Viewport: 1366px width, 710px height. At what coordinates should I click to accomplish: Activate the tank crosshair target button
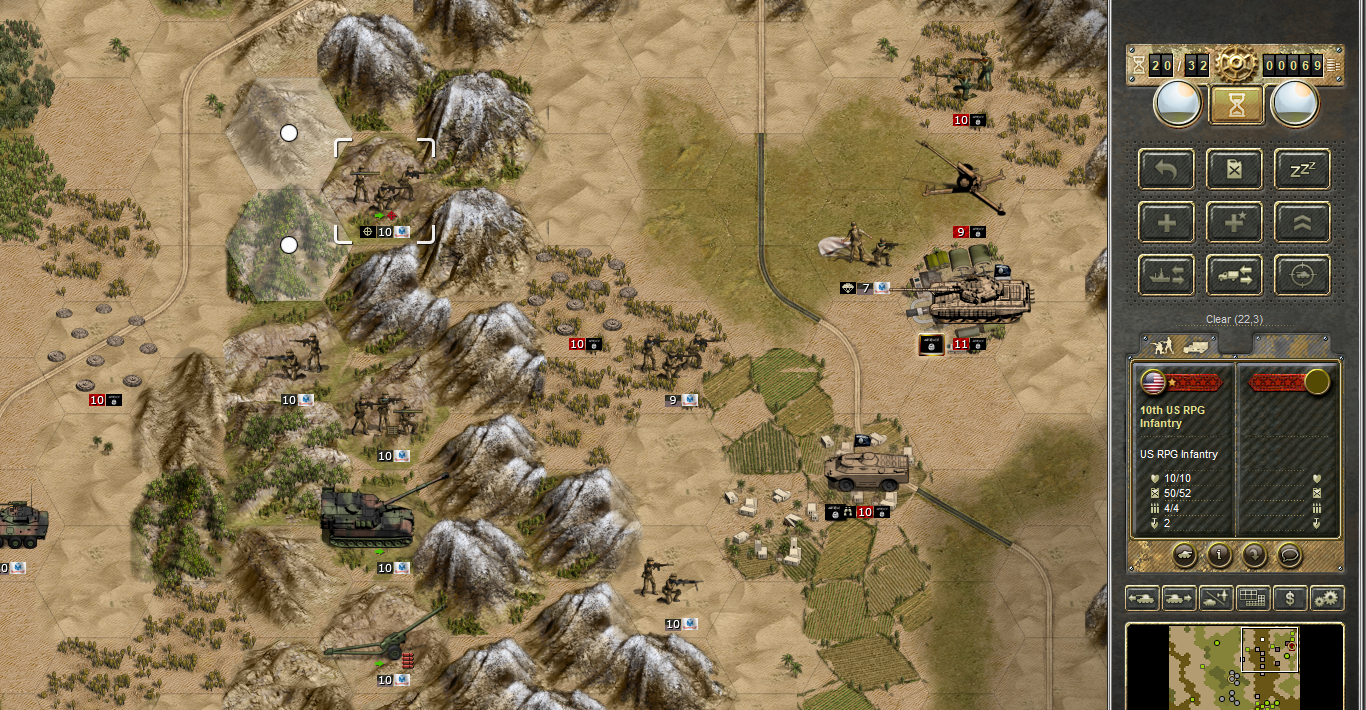[x=1302, y=275]
